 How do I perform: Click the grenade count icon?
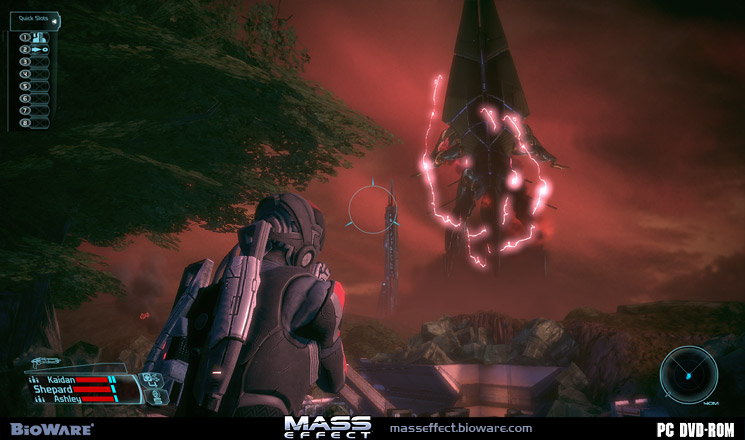152,378
